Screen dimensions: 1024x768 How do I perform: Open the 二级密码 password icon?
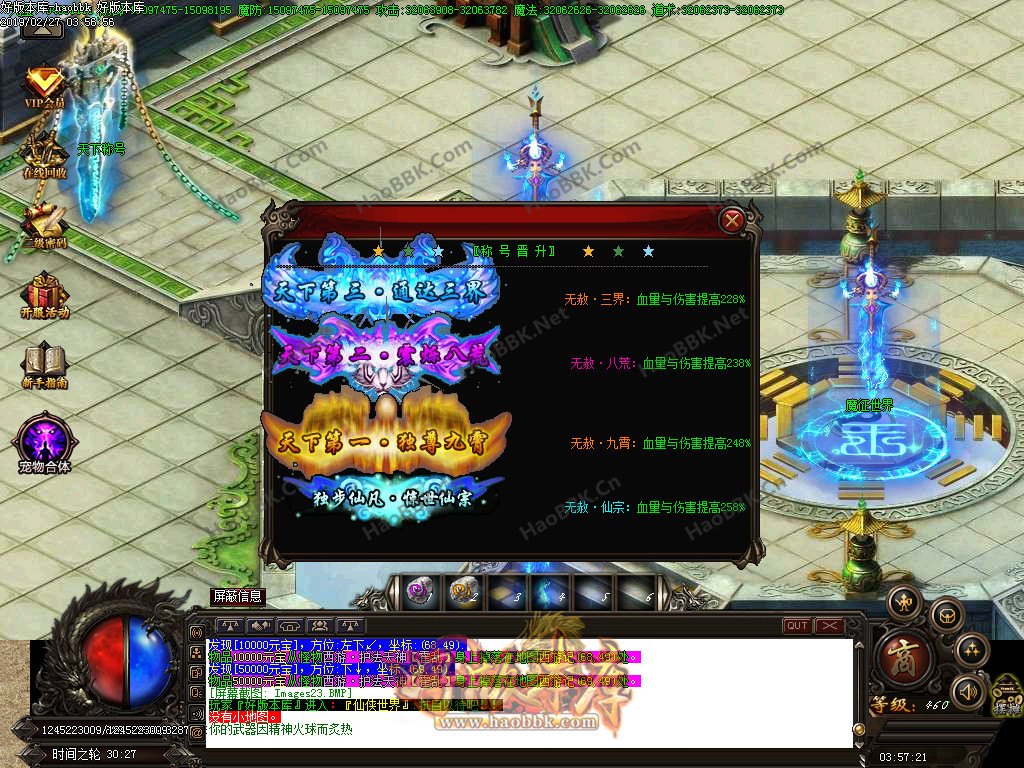[x=44, y=224]
